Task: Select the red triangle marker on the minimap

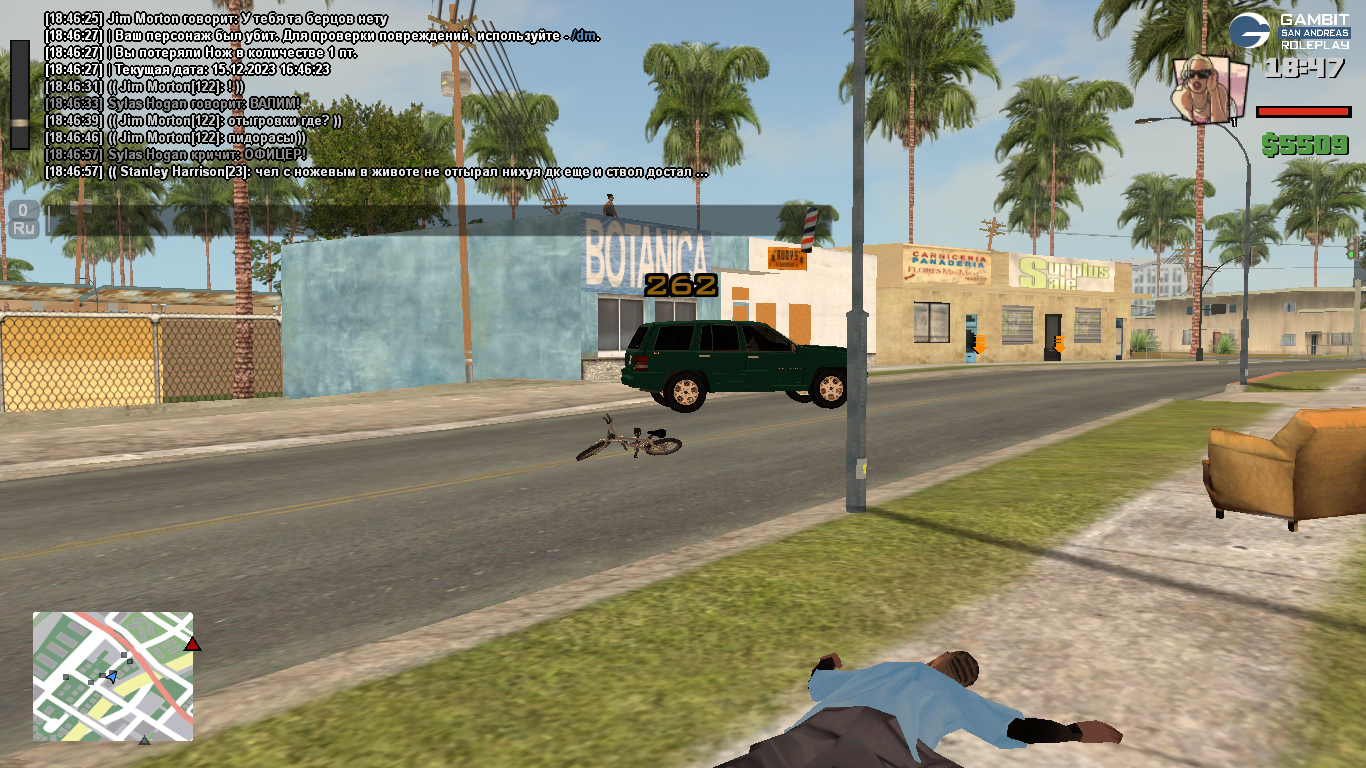Action: 192,645
